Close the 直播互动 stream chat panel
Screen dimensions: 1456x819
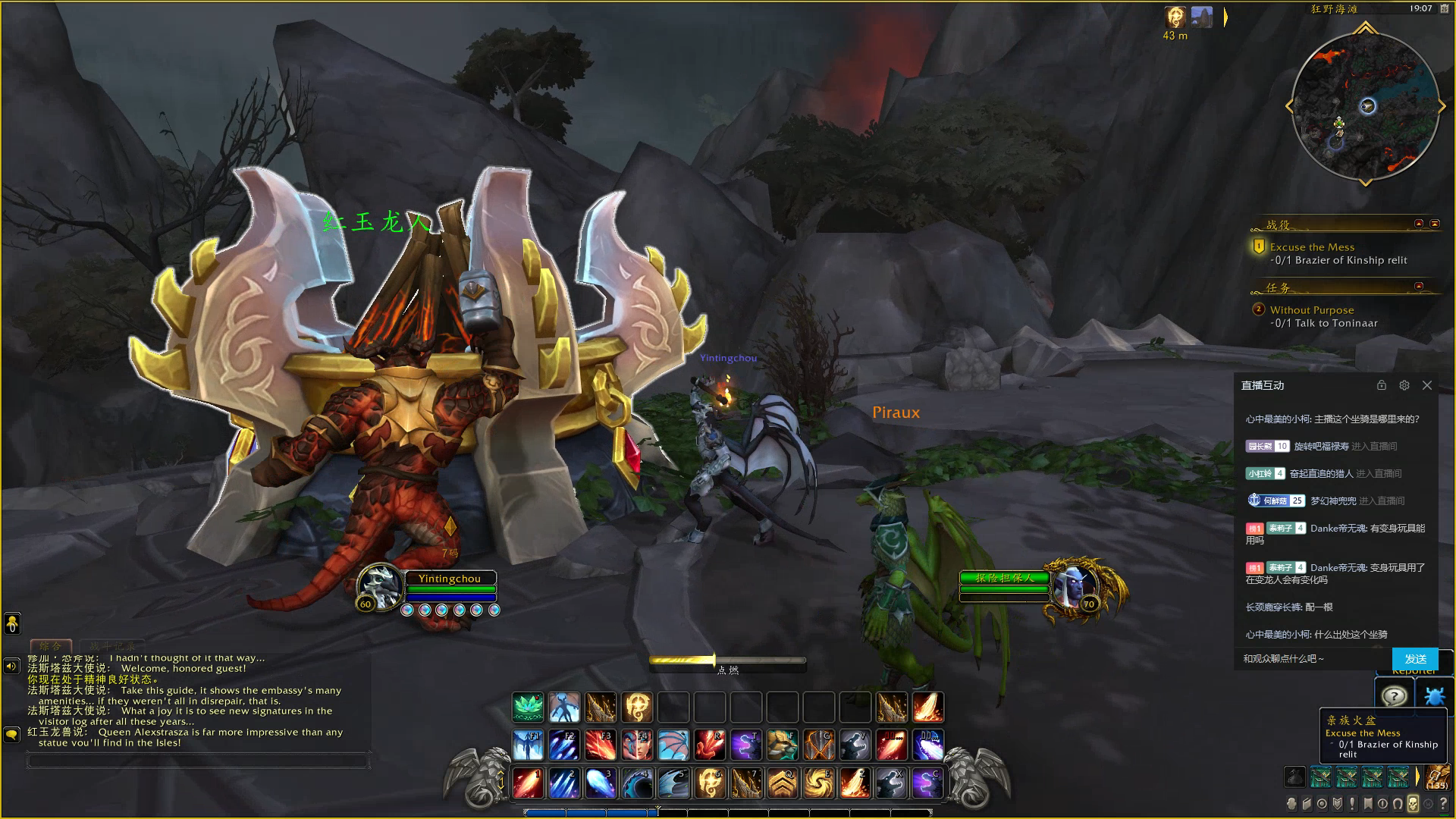pos(1427,385)
